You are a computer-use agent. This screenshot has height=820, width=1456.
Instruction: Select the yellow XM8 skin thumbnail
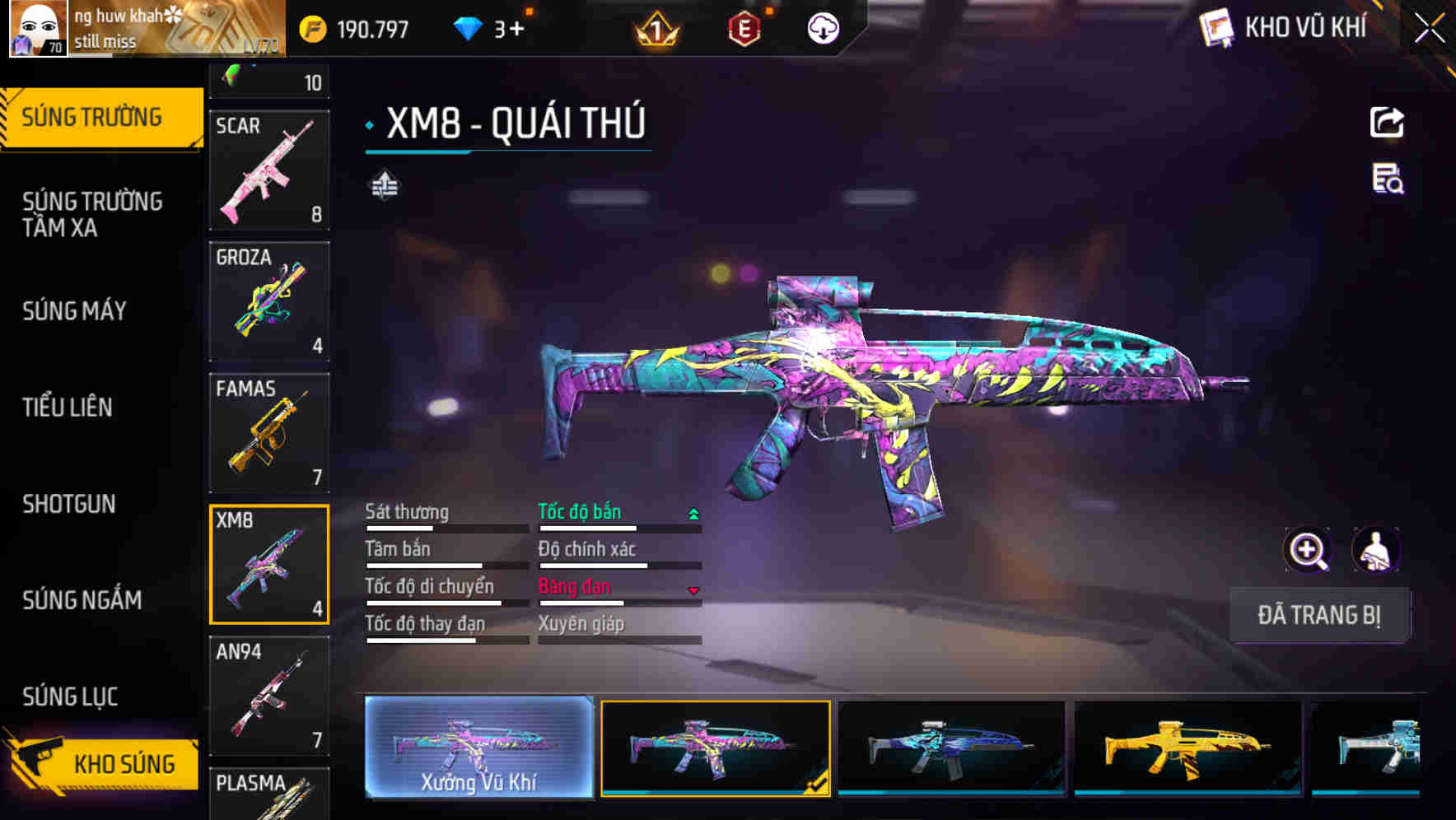pyautogui.click(x=1188, y=748)
